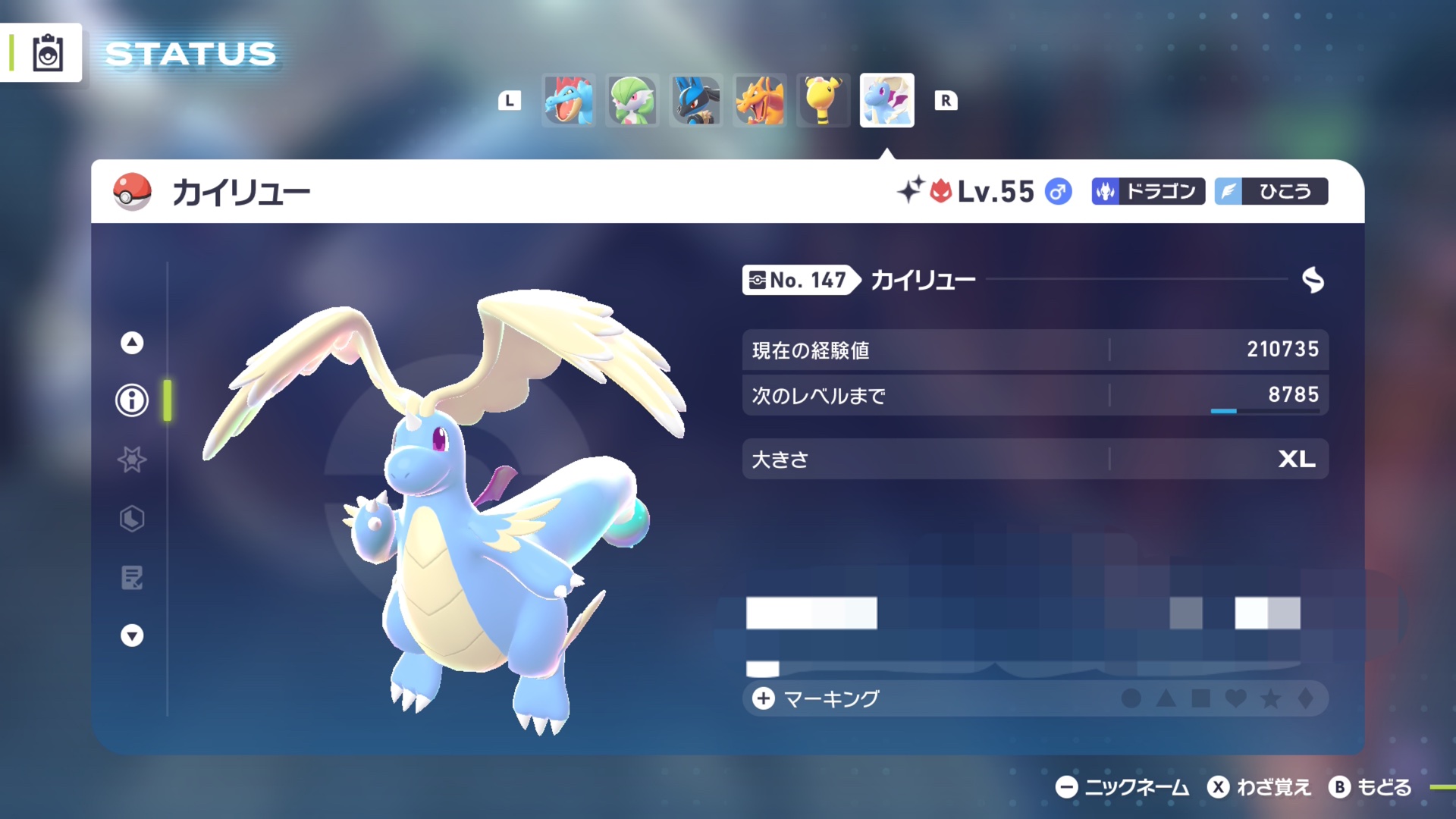The width and height of the screenshot is (1456, 819).
Task: Toggle the circle marking
Action: point(1131,698)
